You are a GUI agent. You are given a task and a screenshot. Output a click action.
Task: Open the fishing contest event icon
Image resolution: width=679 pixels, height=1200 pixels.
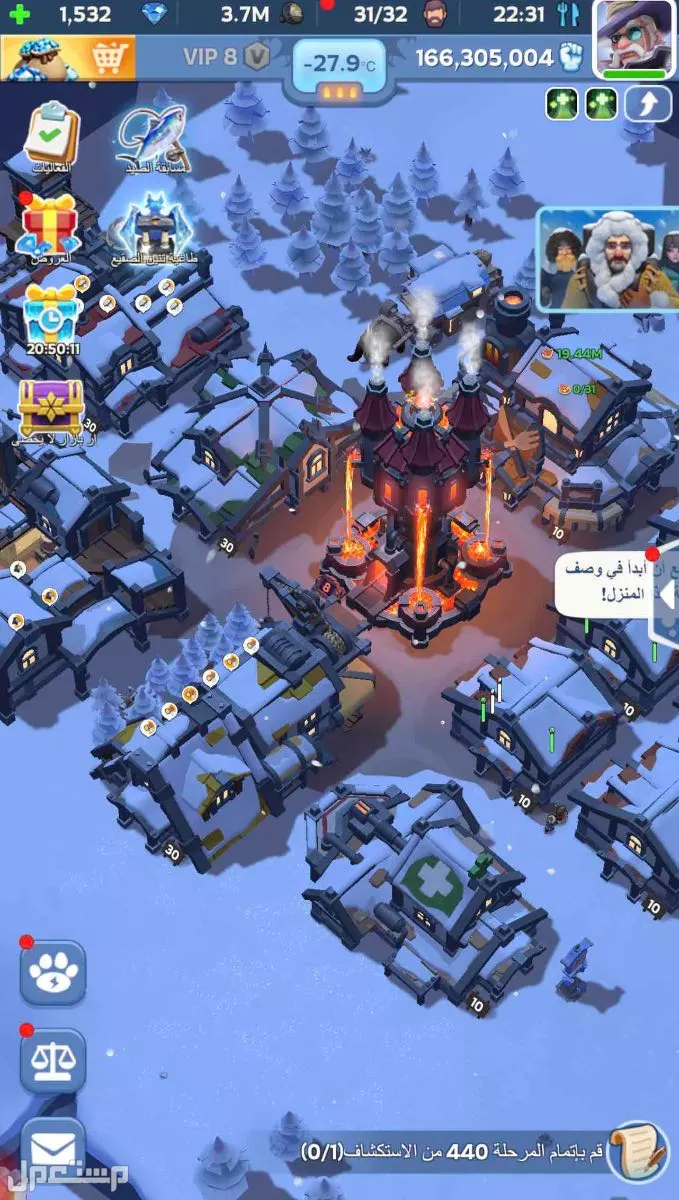tap(151, 138)
